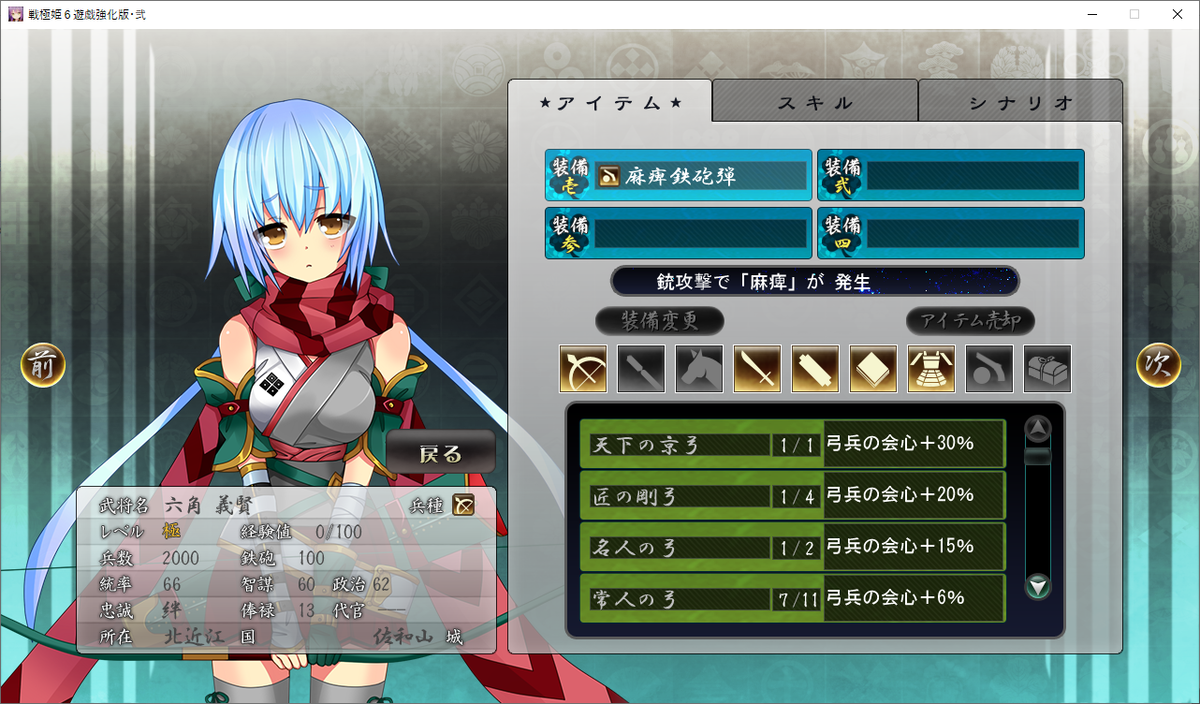
Task: Open the treasure chest item category
Action: click(x=1047, y=369)
